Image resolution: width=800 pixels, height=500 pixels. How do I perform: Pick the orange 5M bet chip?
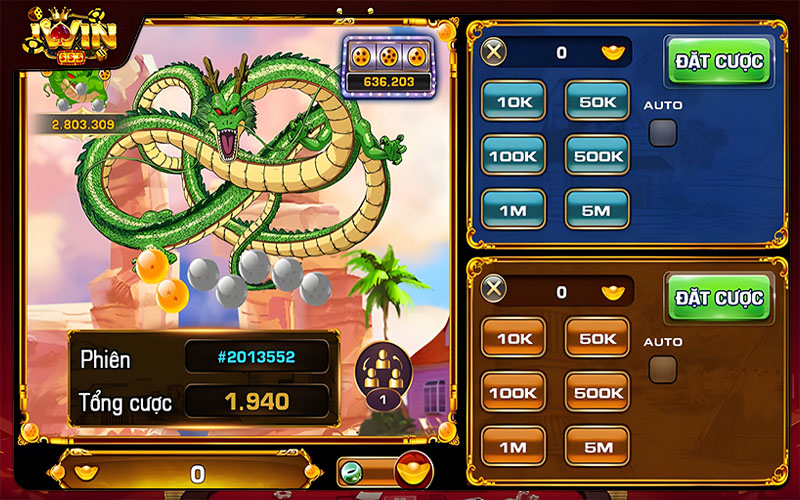[x=597, y=446]
